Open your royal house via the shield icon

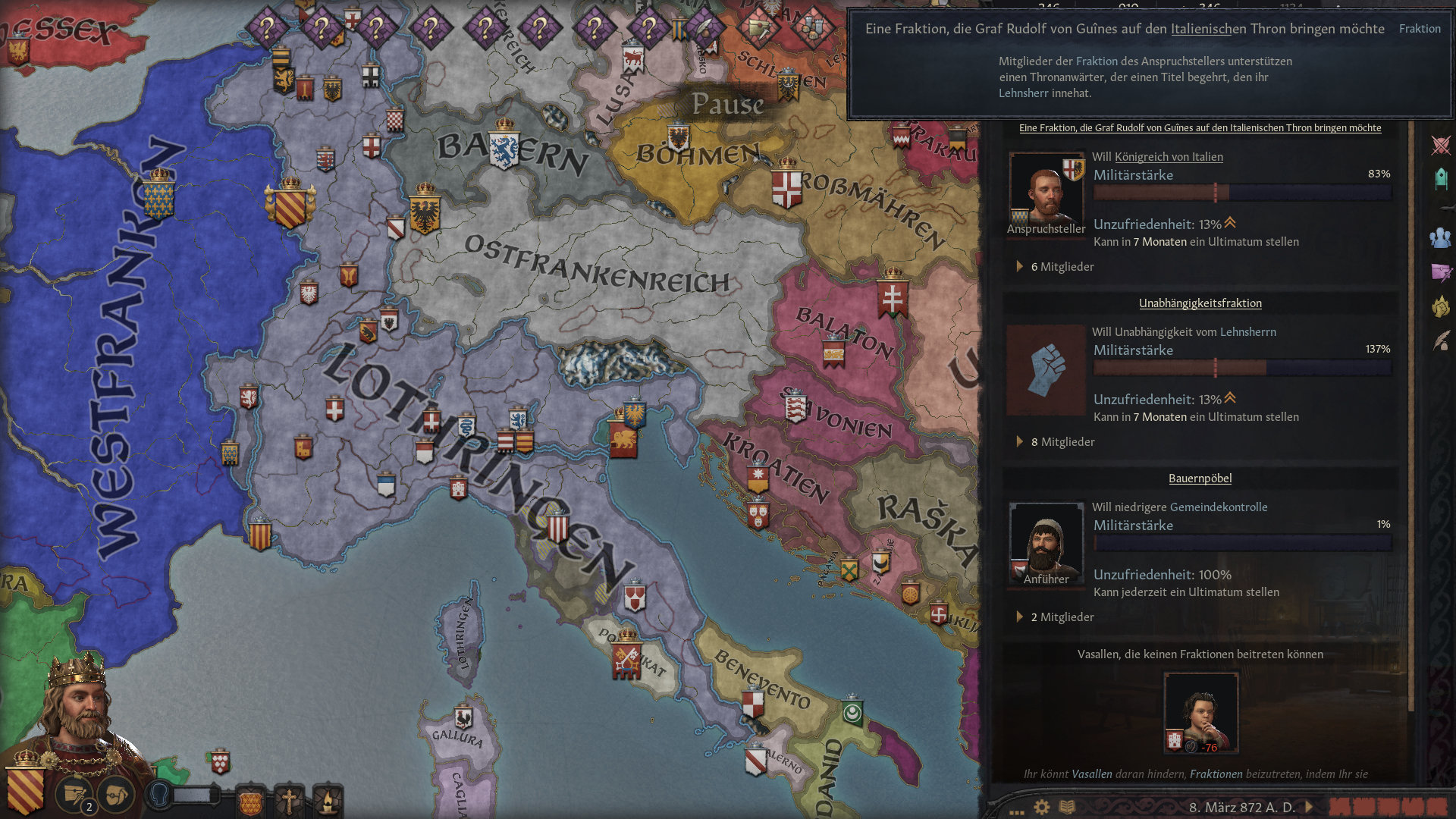pos(250,802)
